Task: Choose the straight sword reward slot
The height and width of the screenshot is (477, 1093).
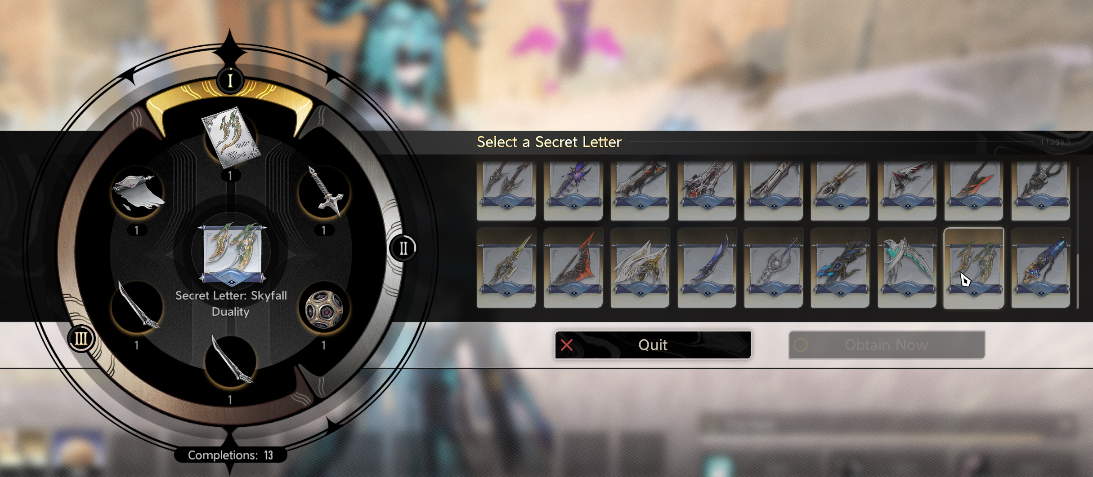Action: click(325, 192)
